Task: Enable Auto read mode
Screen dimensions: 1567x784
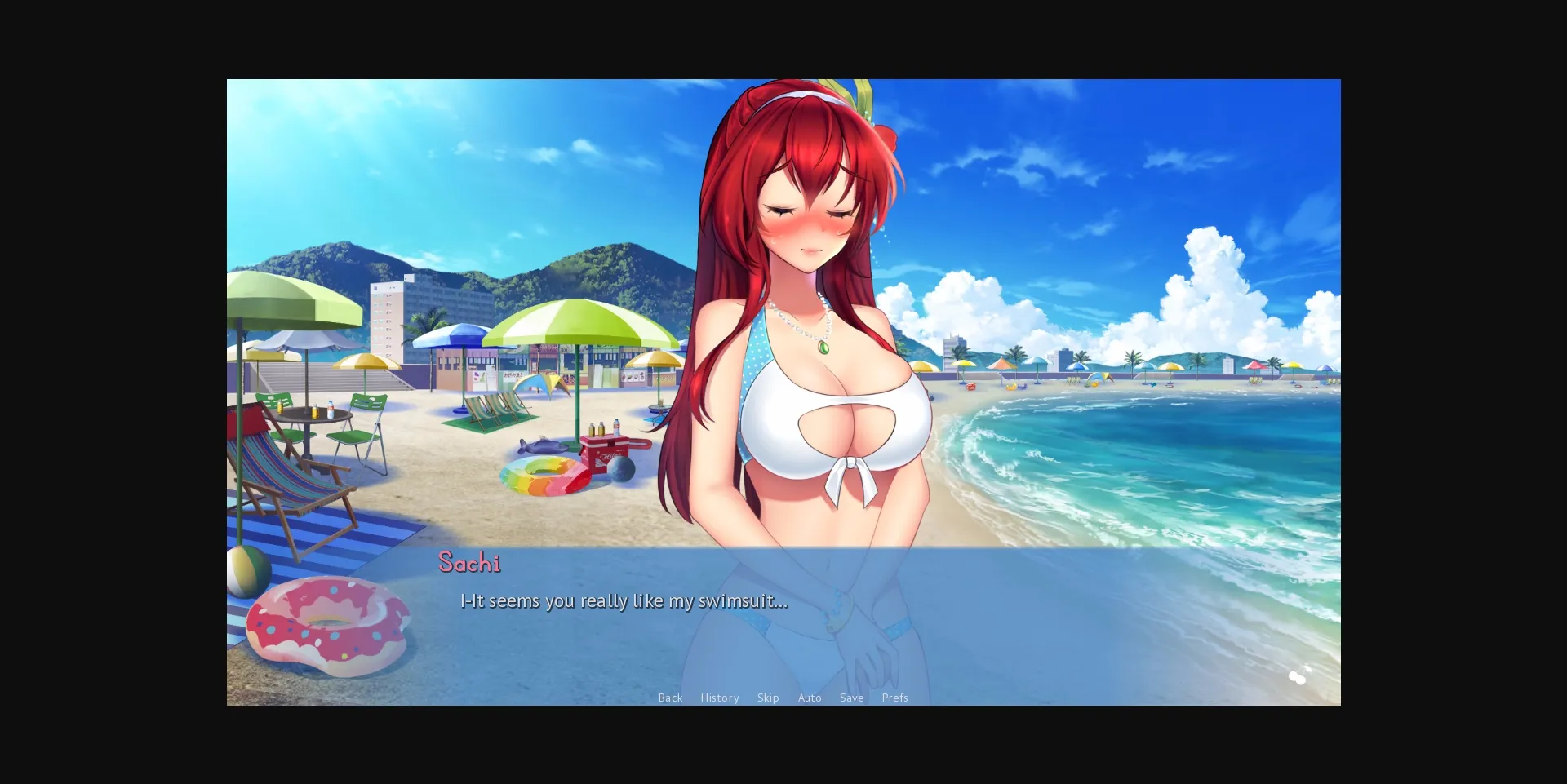Action: 809,698
